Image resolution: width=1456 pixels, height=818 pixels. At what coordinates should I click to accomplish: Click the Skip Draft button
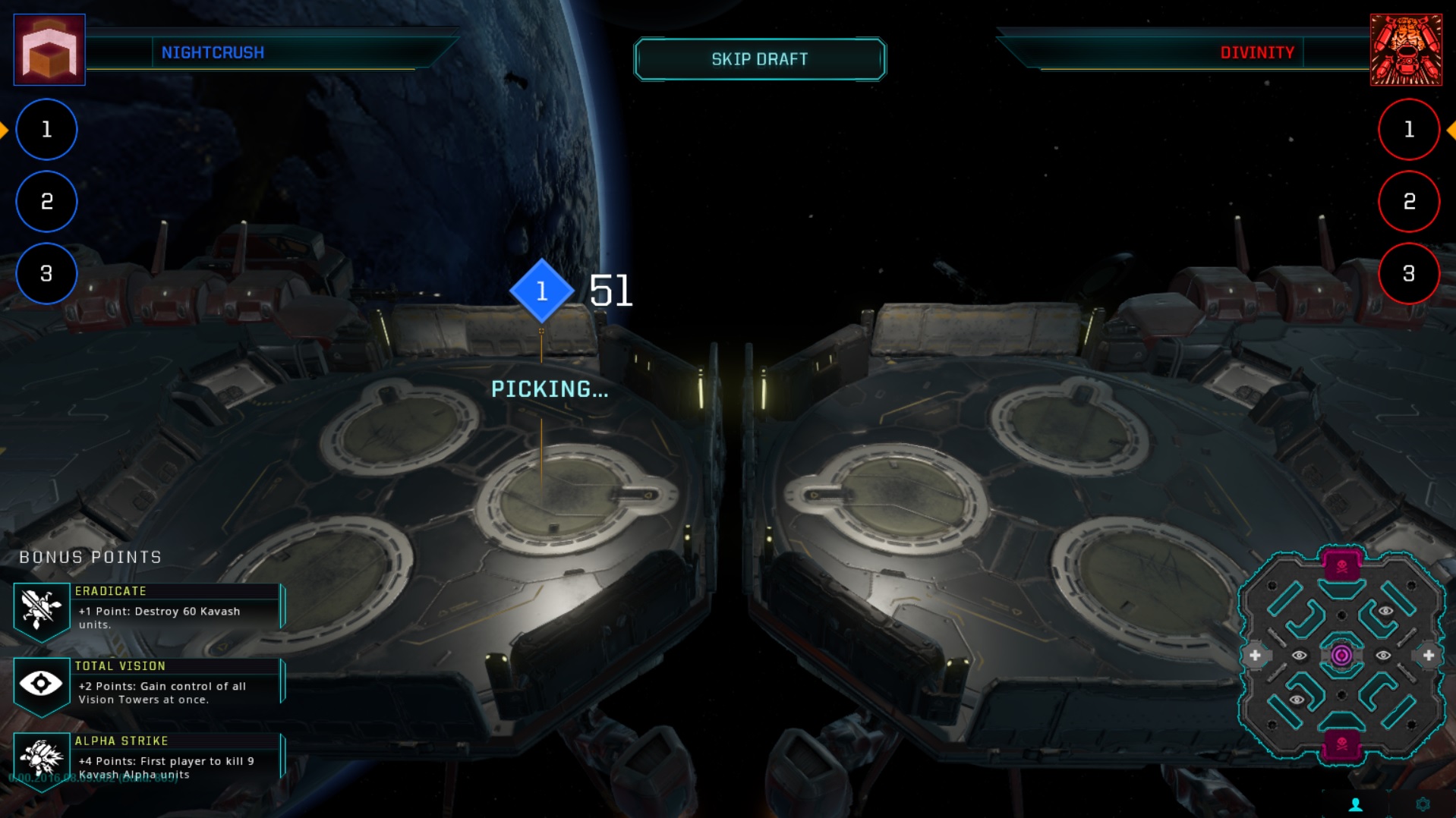pyautogui.click(x=759, y=59)
